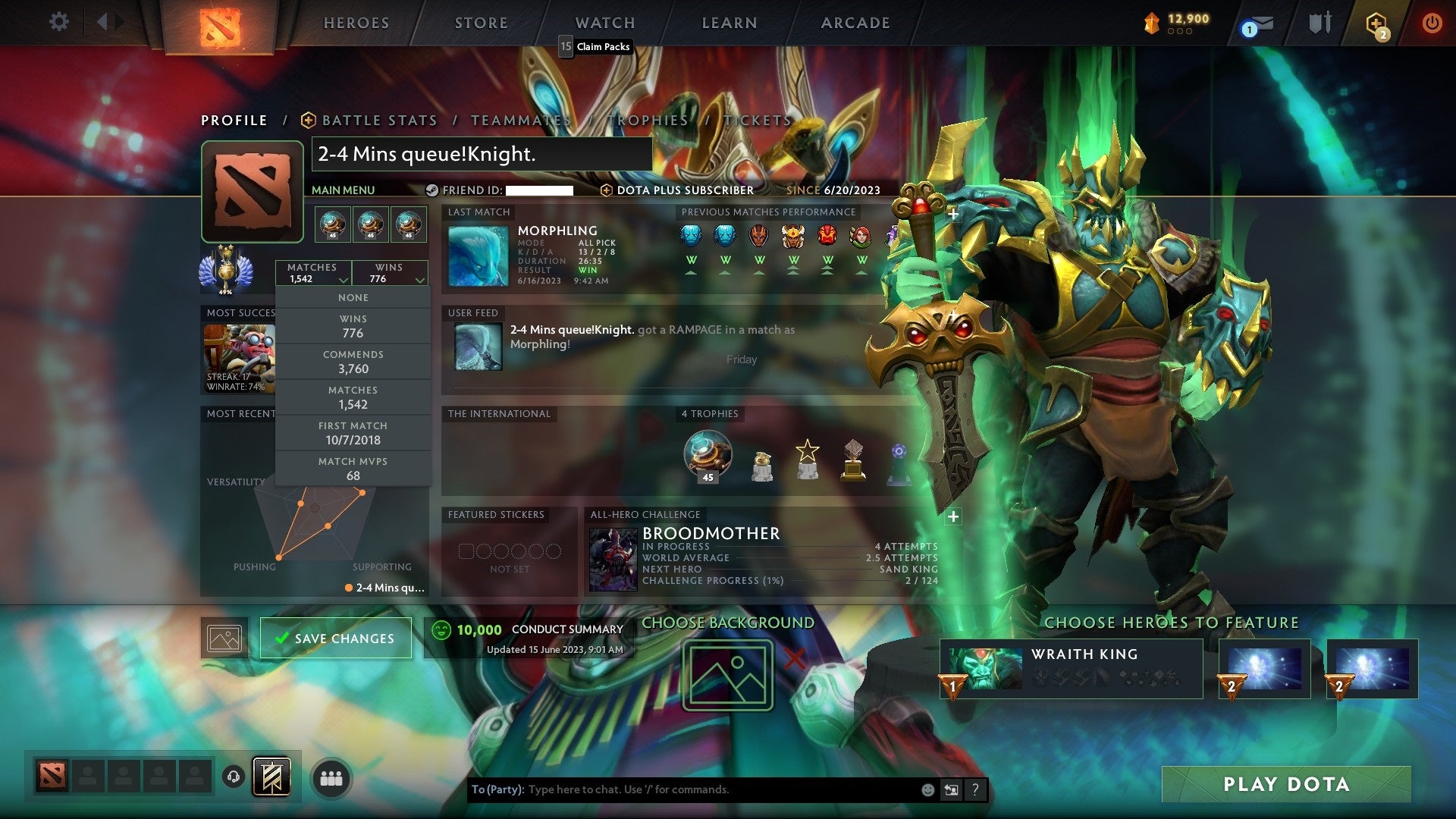This screenshot has width=1456, height=819.
Task: Expand the WINS stat dropdown chevron
Action: tap(420, 280)
